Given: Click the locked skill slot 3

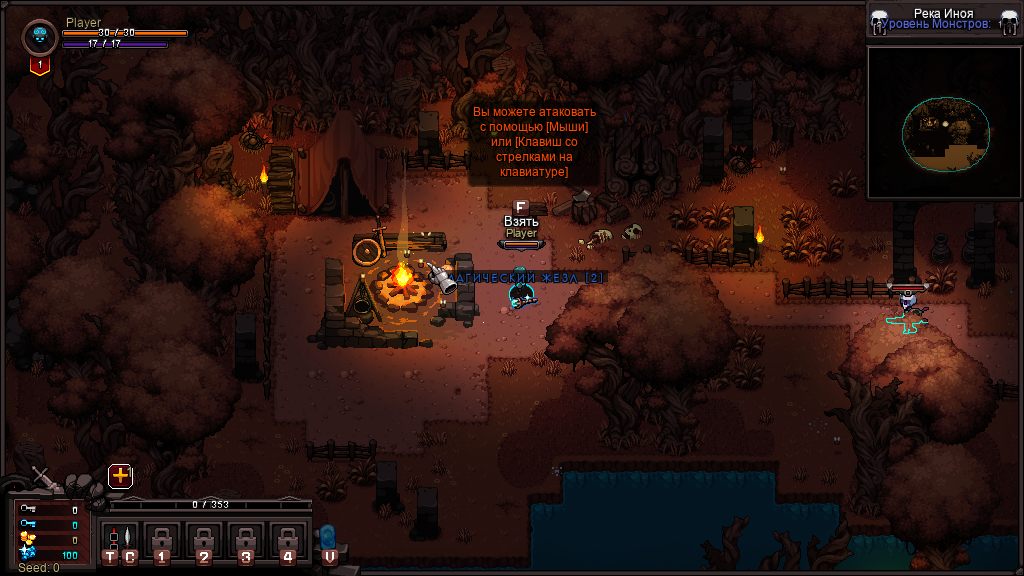Looking at the screenshot, I should (246, 543).
